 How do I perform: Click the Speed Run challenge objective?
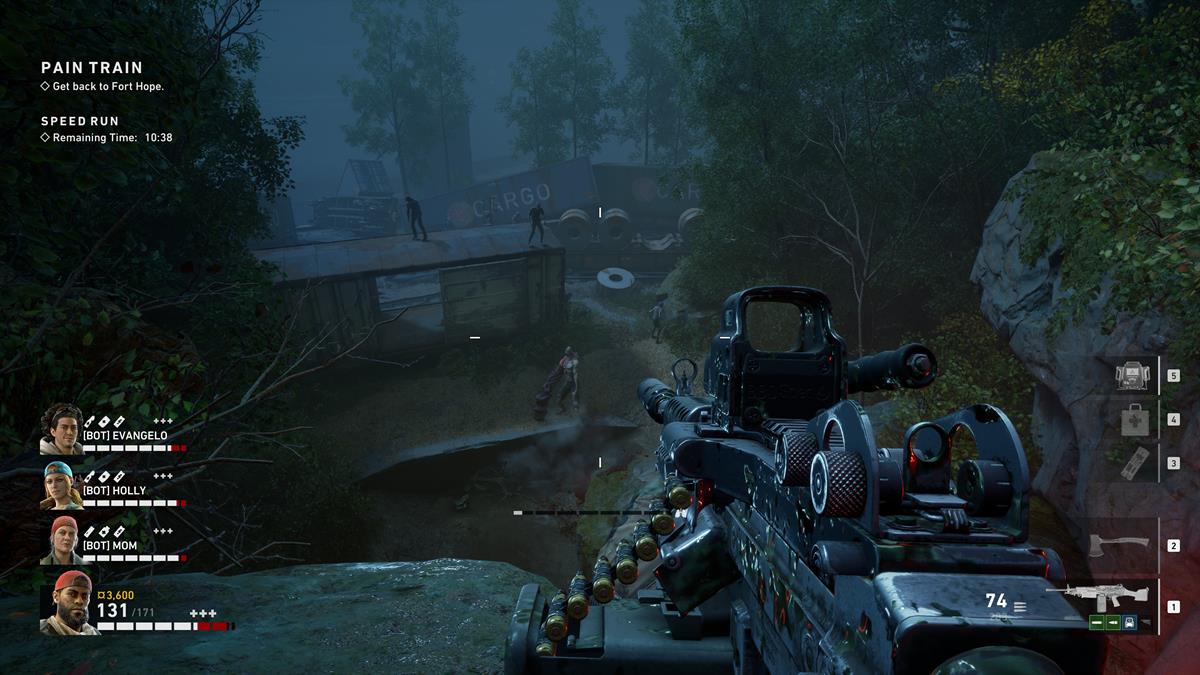[x=80, y=122]
